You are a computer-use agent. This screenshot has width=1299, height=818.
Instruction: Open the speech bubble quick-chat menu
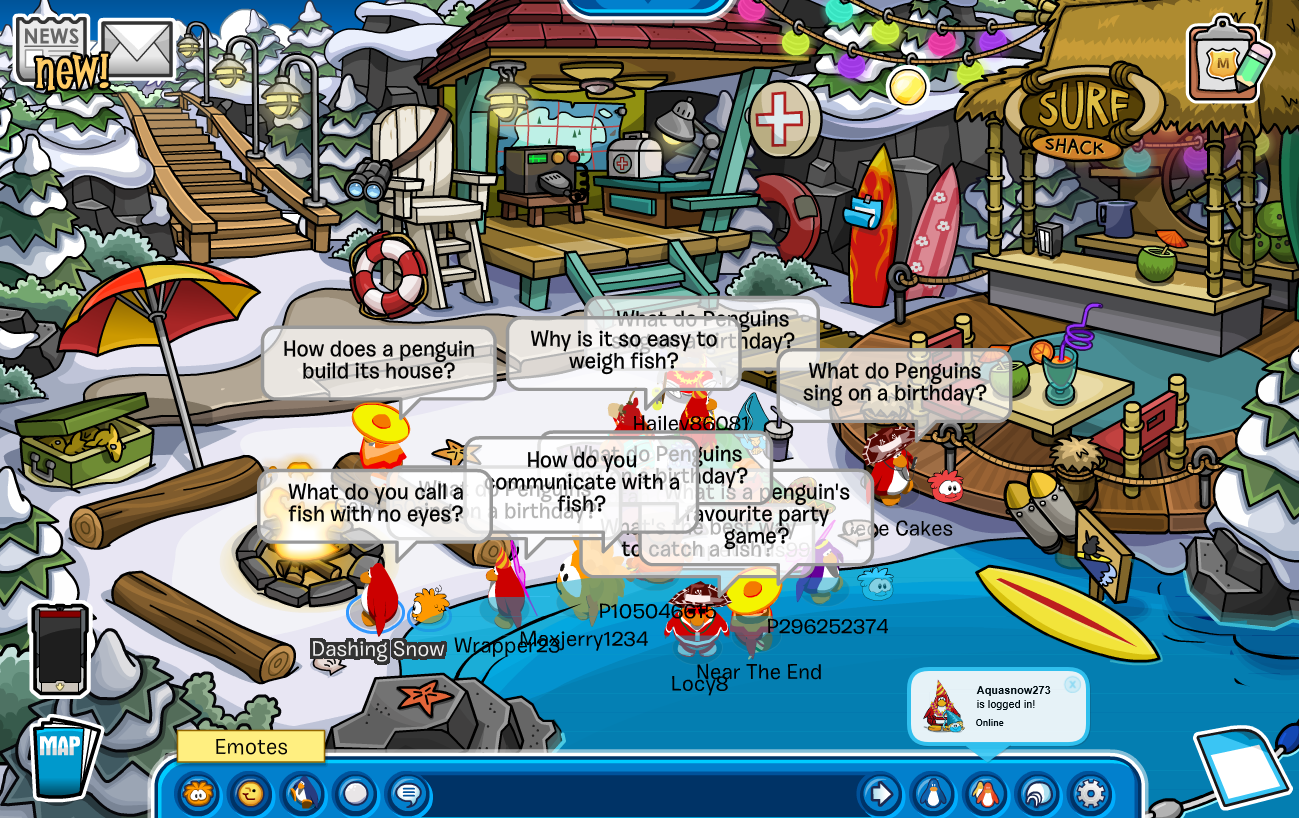pos(407,795)
